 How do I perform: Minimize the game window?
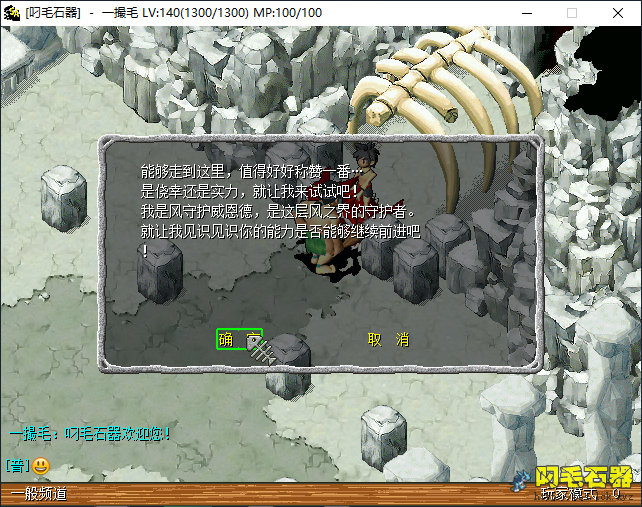pyautogui.click(x=526, y=13)
